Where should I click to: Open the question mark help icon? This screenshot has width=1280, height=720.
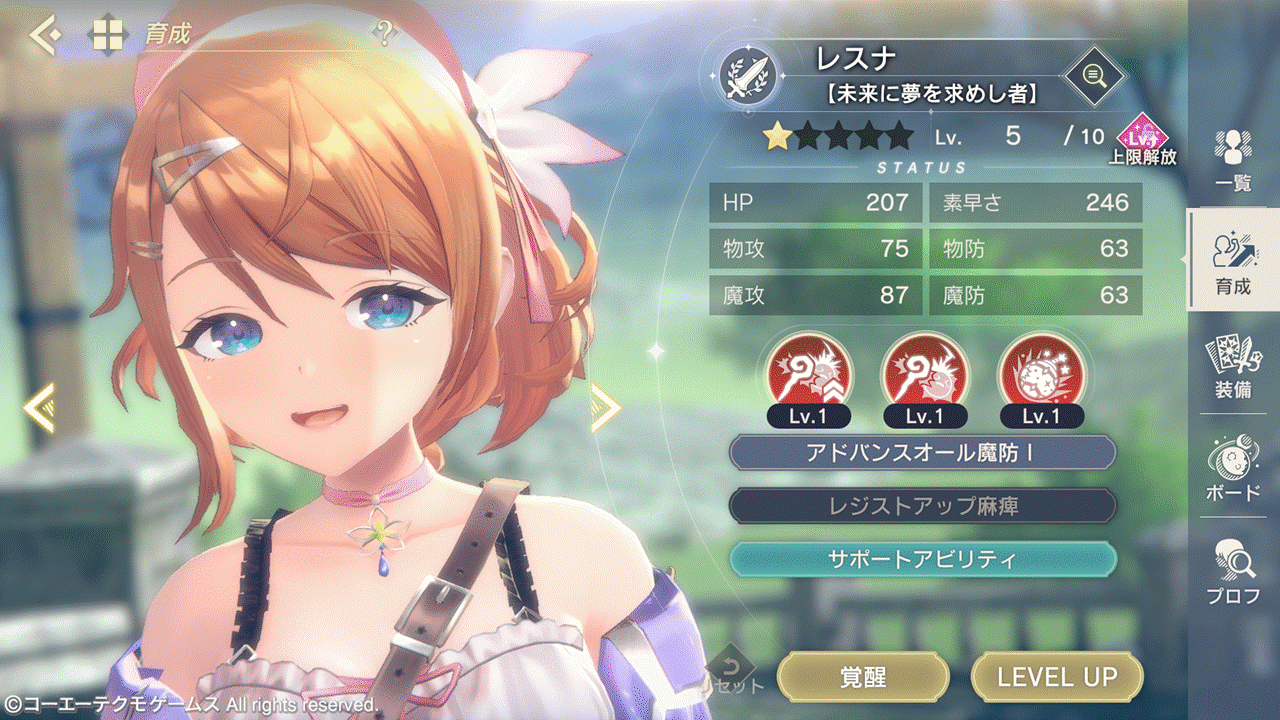[x=384, y=34]
